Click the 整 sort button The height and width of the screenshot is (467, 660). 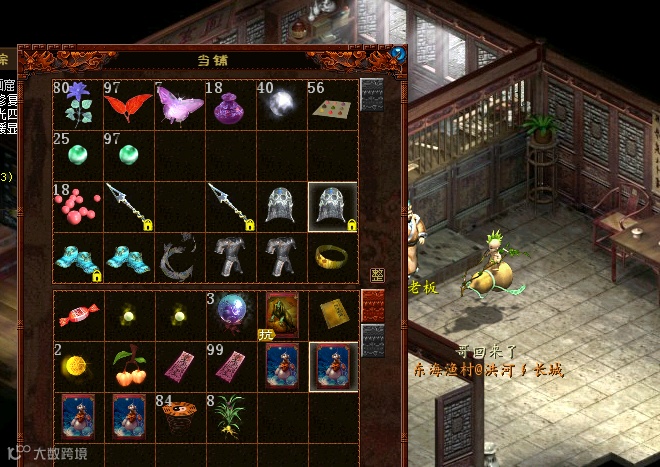(377, 274)
